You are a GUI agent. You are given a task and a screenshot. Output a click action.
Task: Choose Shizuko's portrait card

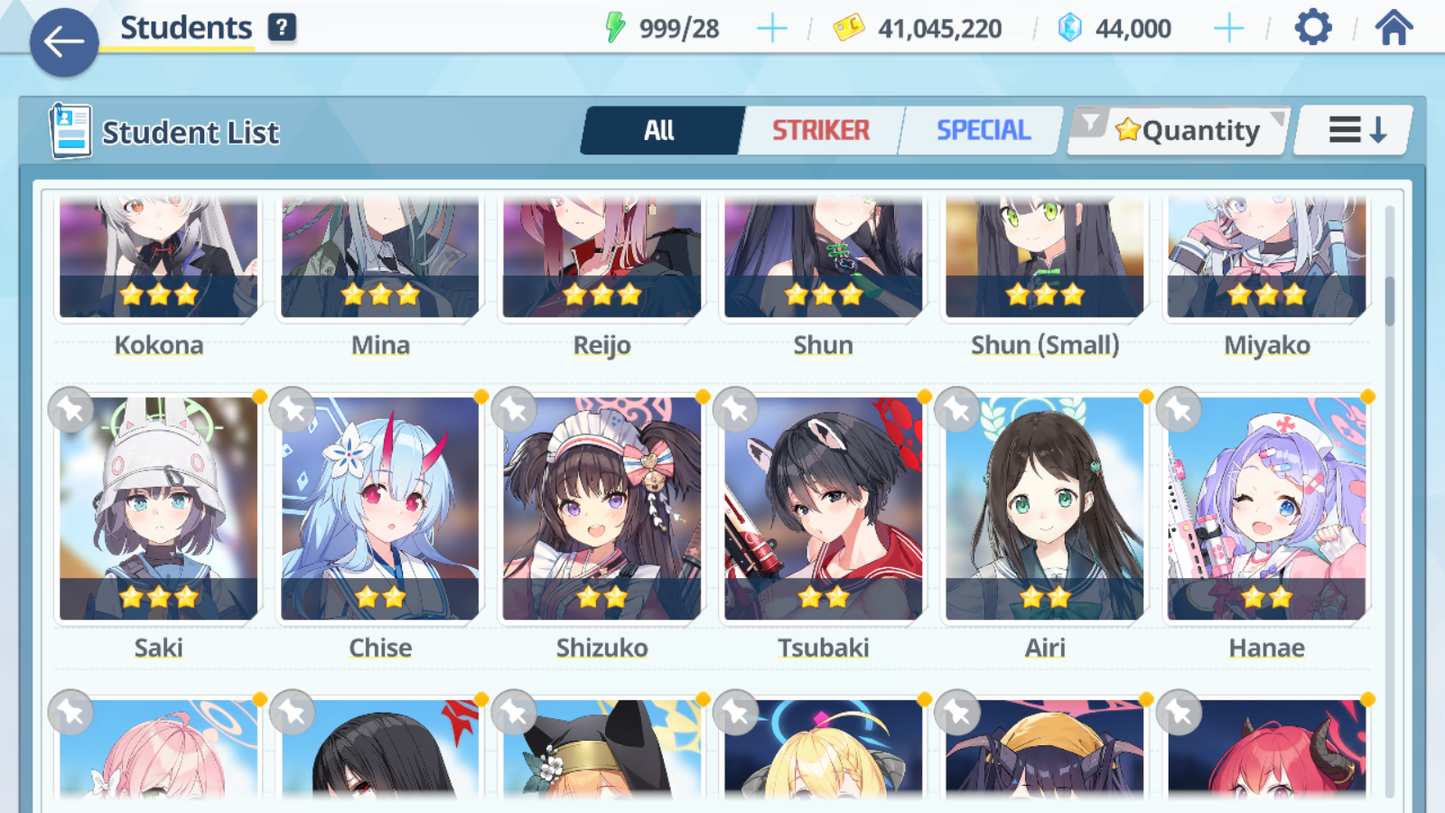[x=602, y=508]
